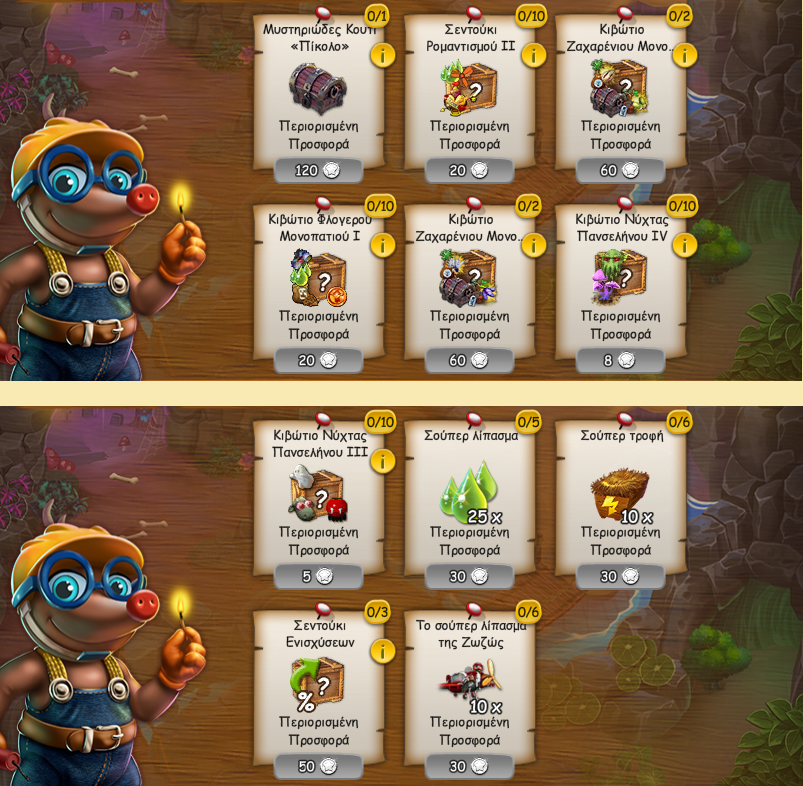
Task: Purchase 10x Σούπερ τροφή for 30
Action: point(620,577)
